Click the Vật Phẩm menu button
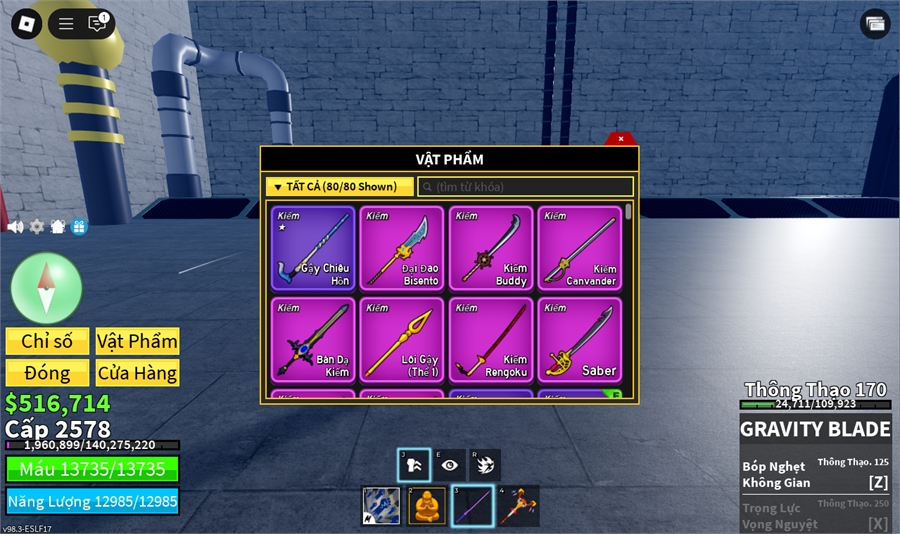Viewport: 900px width, 534px height. click(137, 341)
